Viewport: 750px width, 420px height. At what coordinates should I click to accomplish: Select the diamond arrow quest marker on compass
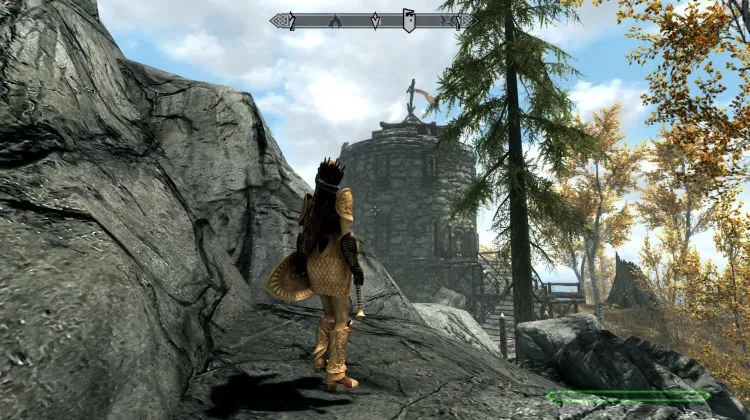[375, 20]
